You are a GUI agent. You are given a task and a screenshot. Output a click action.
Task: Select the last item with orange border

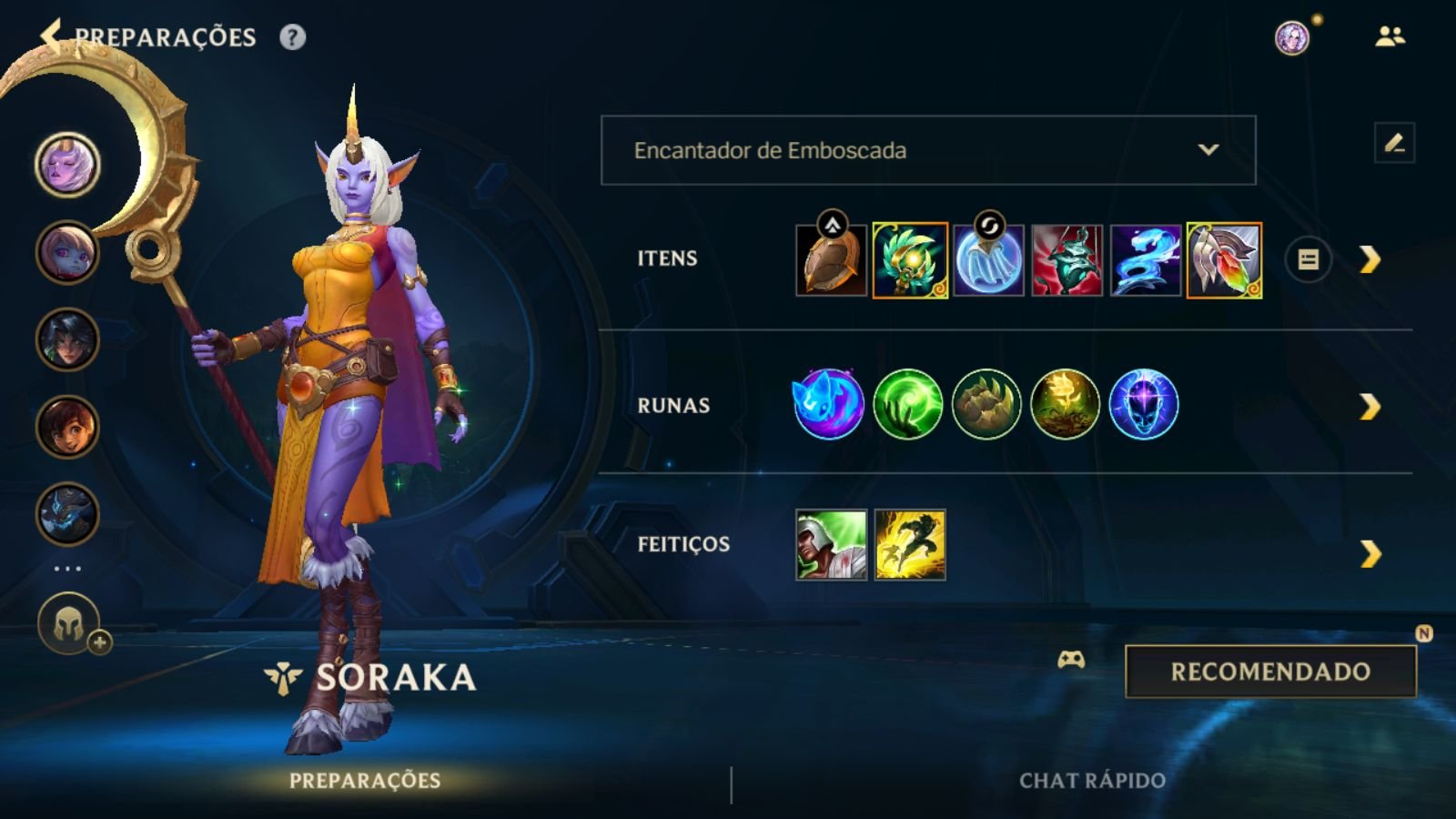click(1224, 259)
